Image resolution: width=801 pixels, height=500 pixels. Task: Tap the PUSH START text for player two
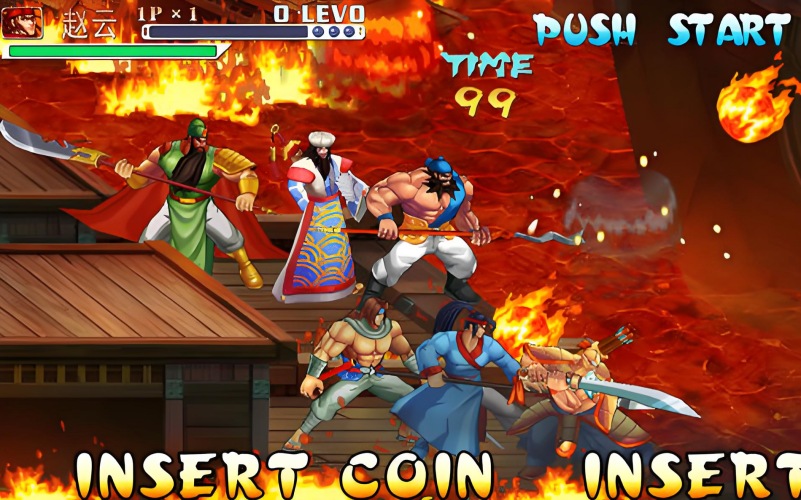tap(662, 31)
